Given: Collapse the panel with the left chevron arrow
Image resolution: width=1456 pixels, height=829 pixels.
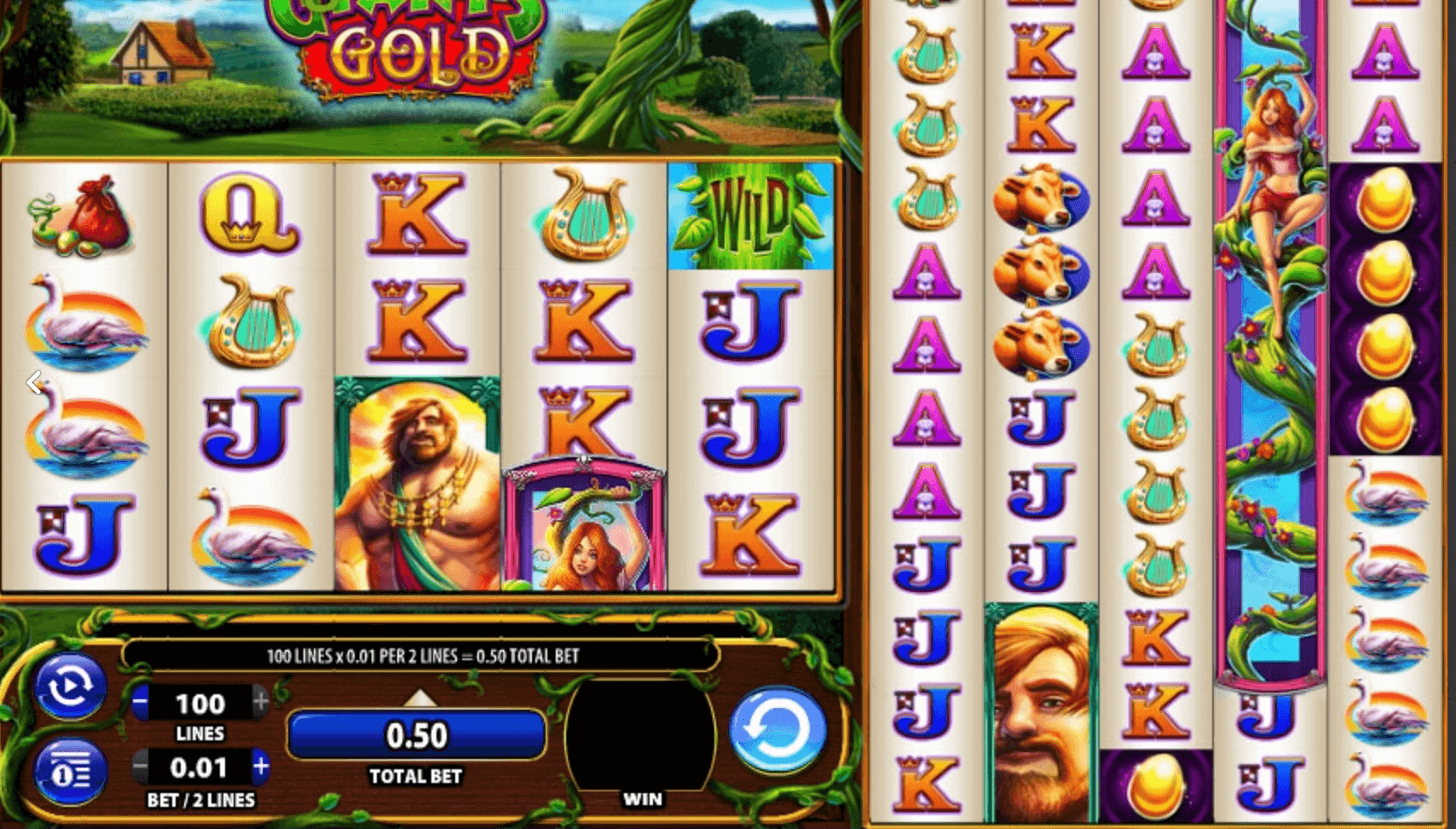Looking at the screenshot, I should pyautogui.click(x=34, y=383).
